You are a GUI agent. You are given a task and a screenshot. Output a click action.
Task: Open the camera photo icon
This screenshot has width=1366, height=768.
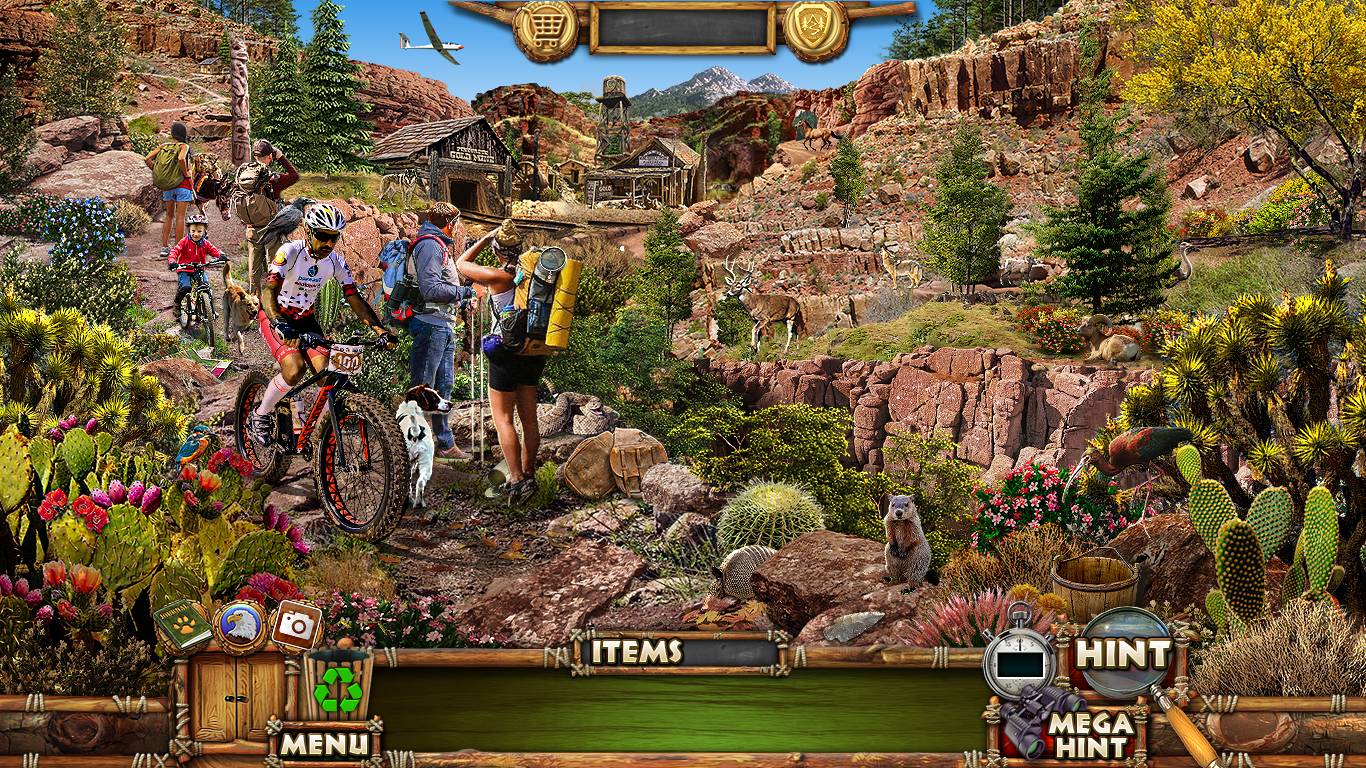pyautogui.click(x=296, y=626)
